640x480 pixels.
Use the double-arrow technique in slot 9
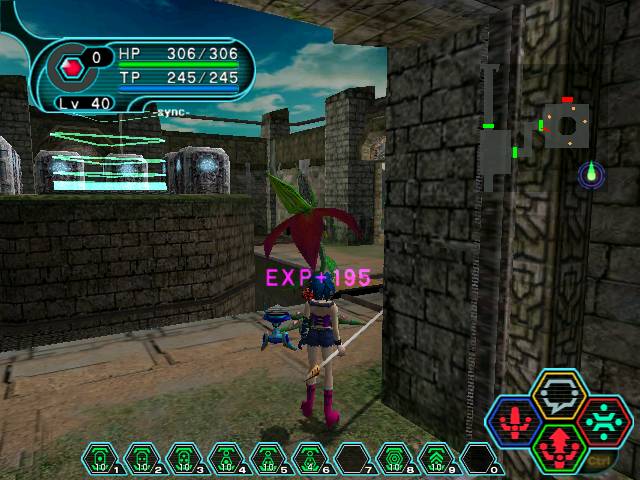436,459
